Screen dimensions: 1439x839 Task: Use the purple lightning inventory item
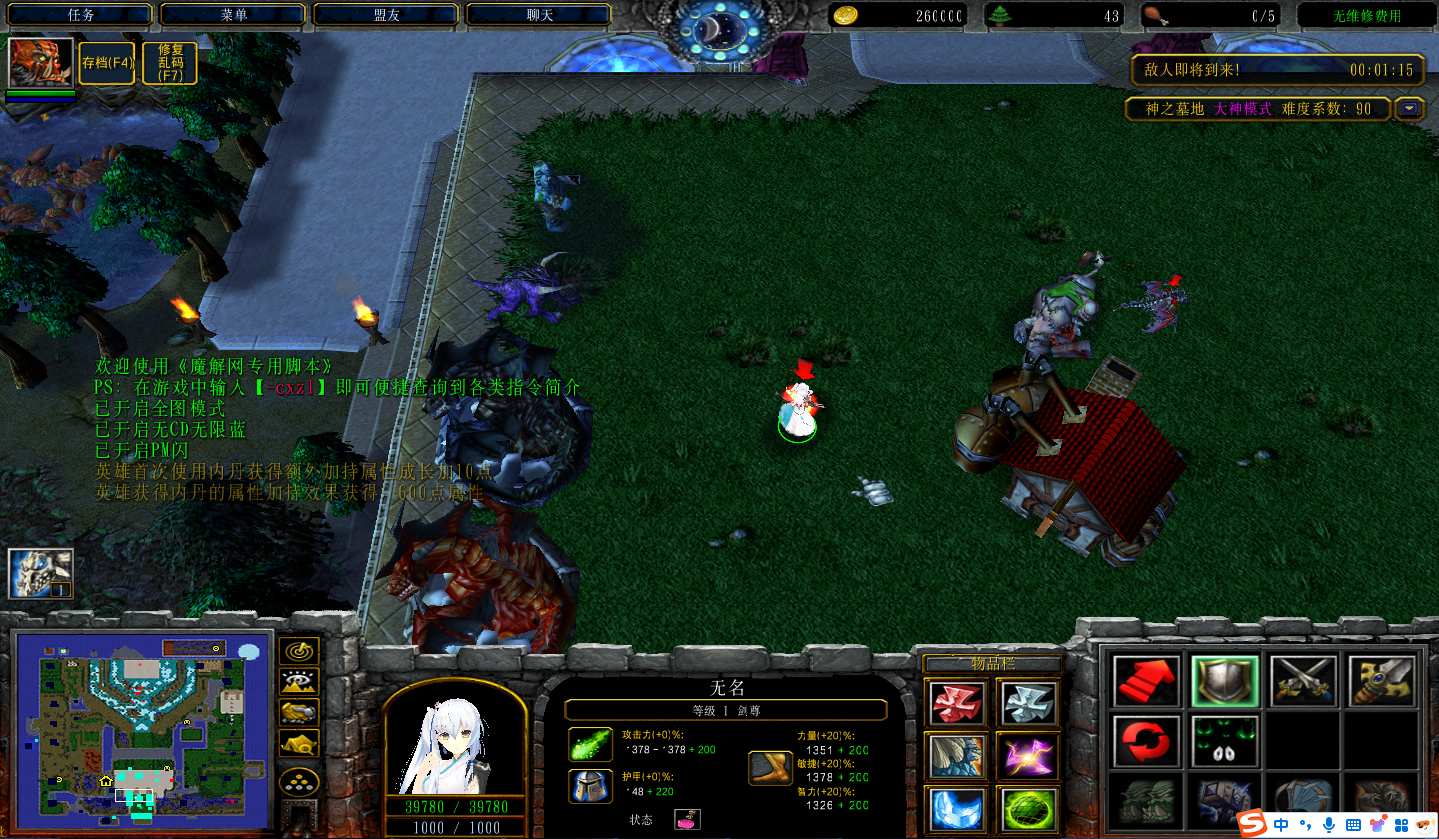(x=1027, y=755)
